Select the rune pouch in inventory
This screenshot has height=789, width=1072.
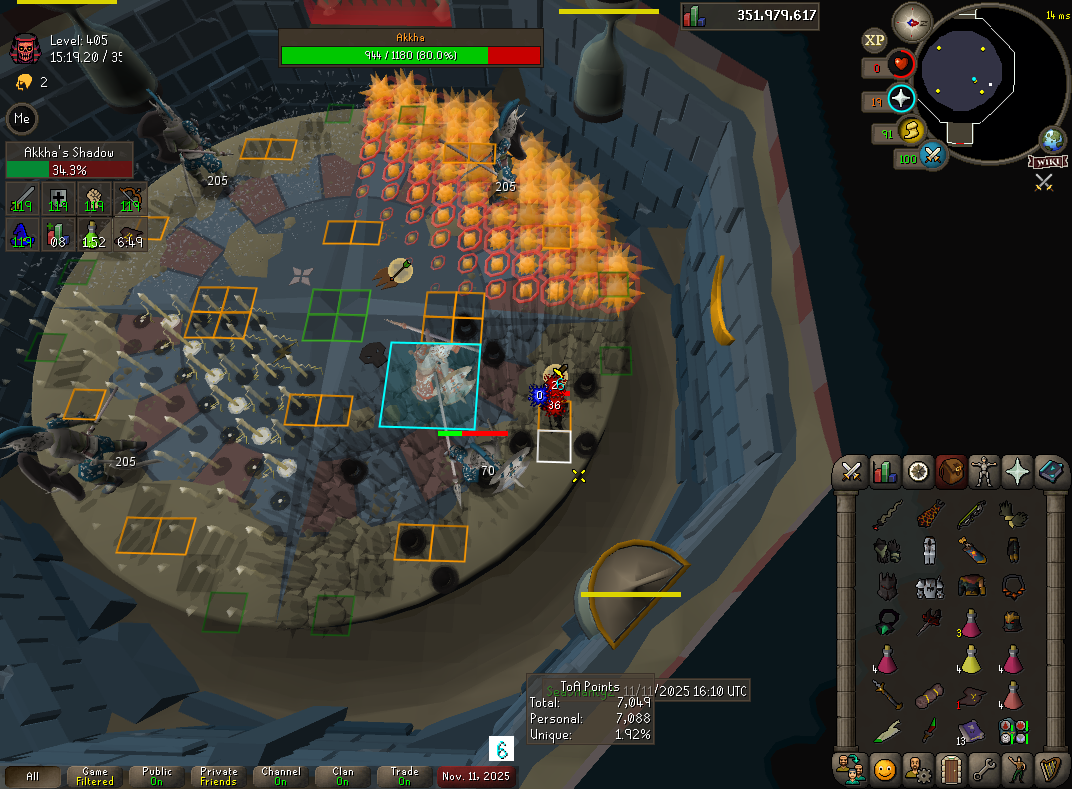[x=1012, y=731]
